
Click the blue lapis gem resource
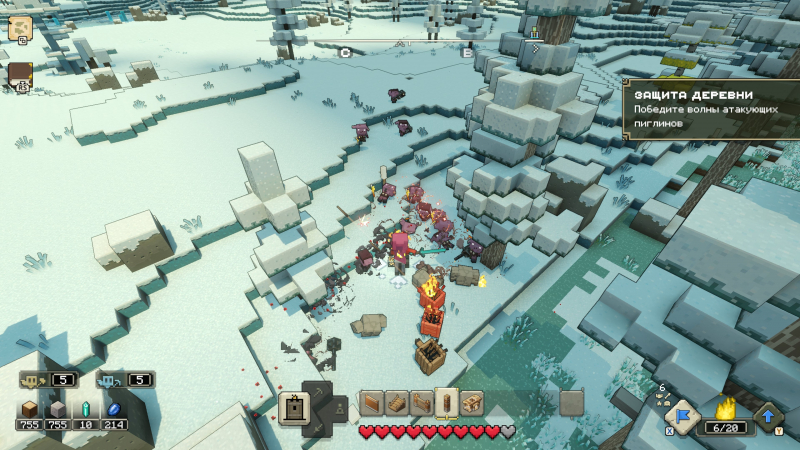pos(114,409)
